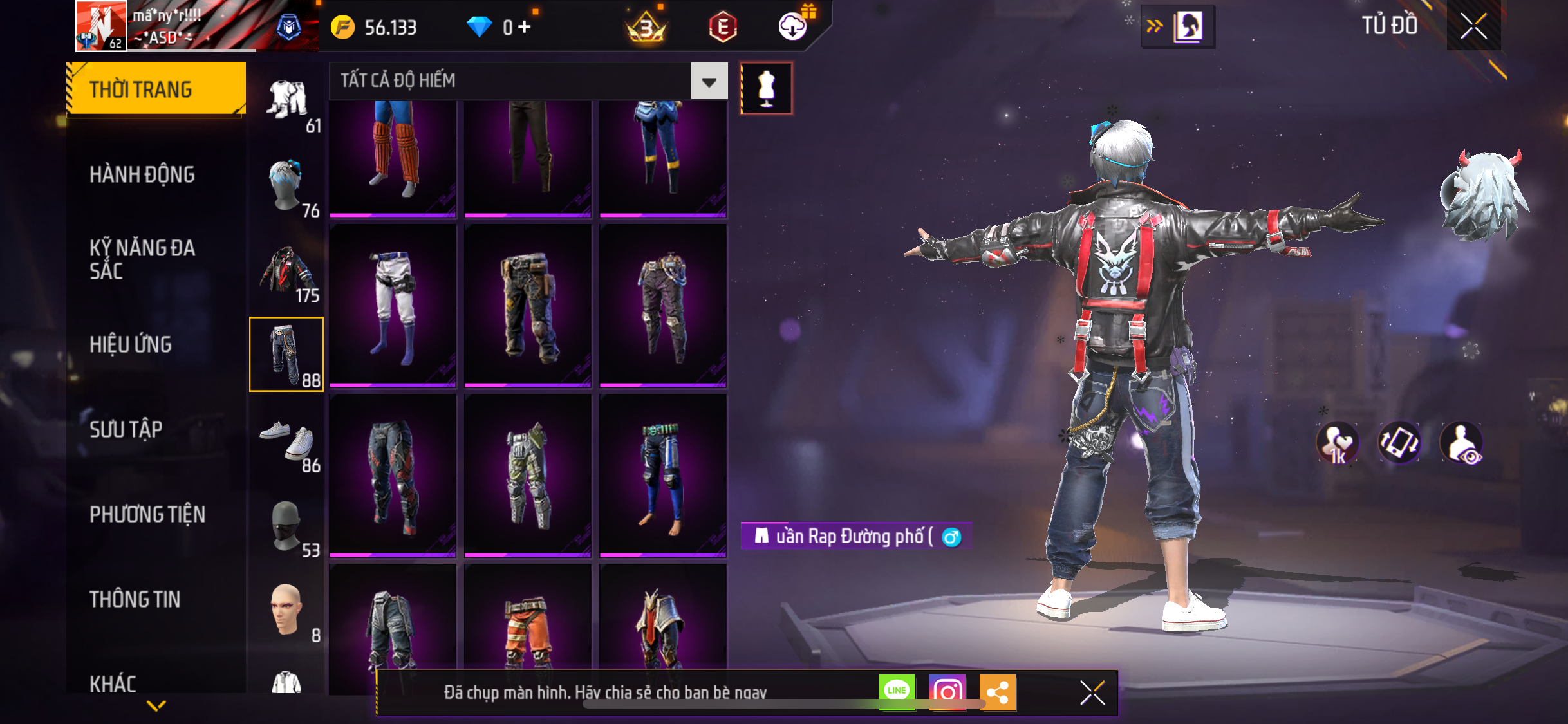Screen dimensions: 1568x724
Task: Go to the Sưu Tập section
Action: pos(126,429)
